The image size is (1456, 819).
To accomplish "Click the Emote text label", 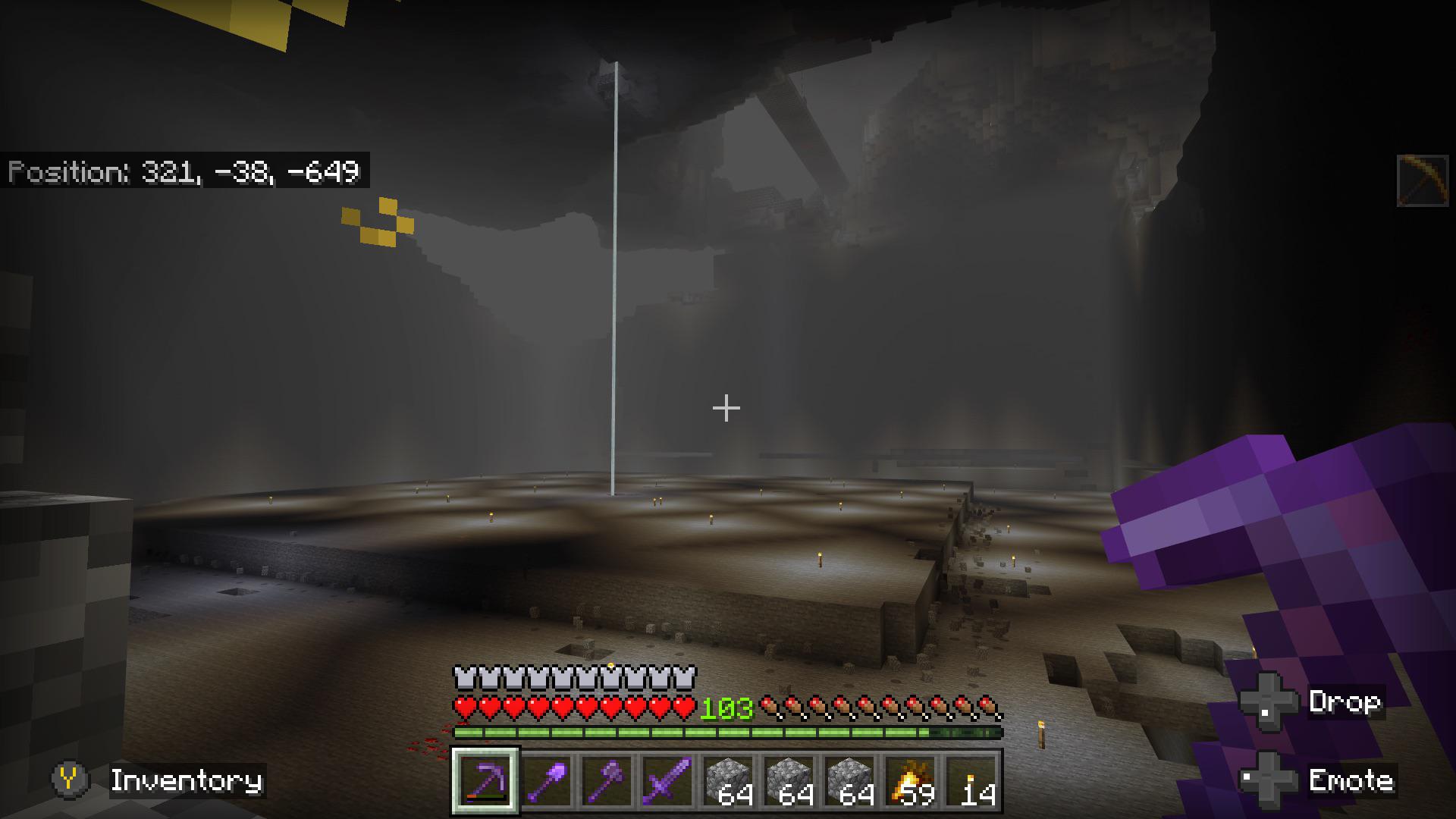I will 1351,781.
